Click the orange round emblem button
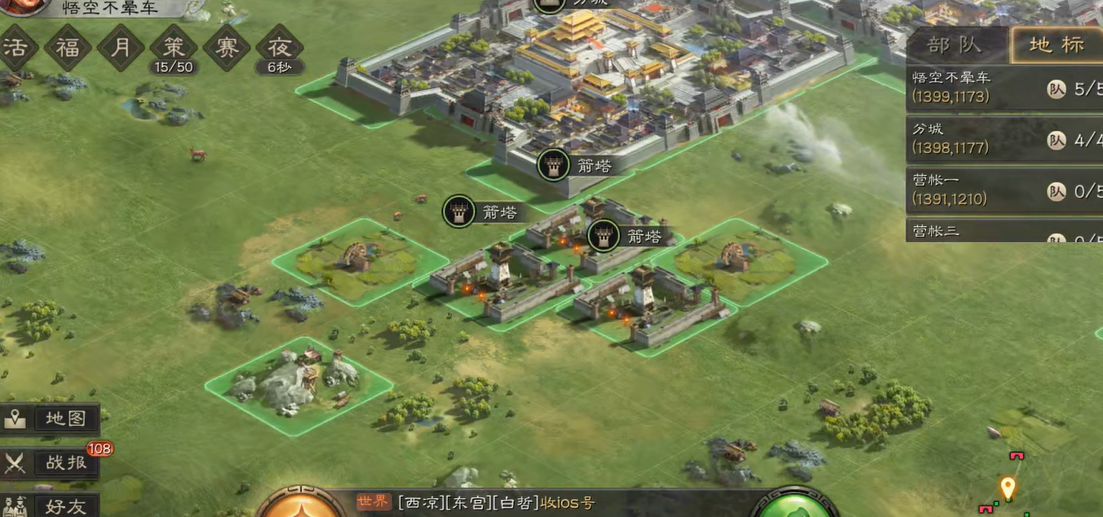 (301, 504)
